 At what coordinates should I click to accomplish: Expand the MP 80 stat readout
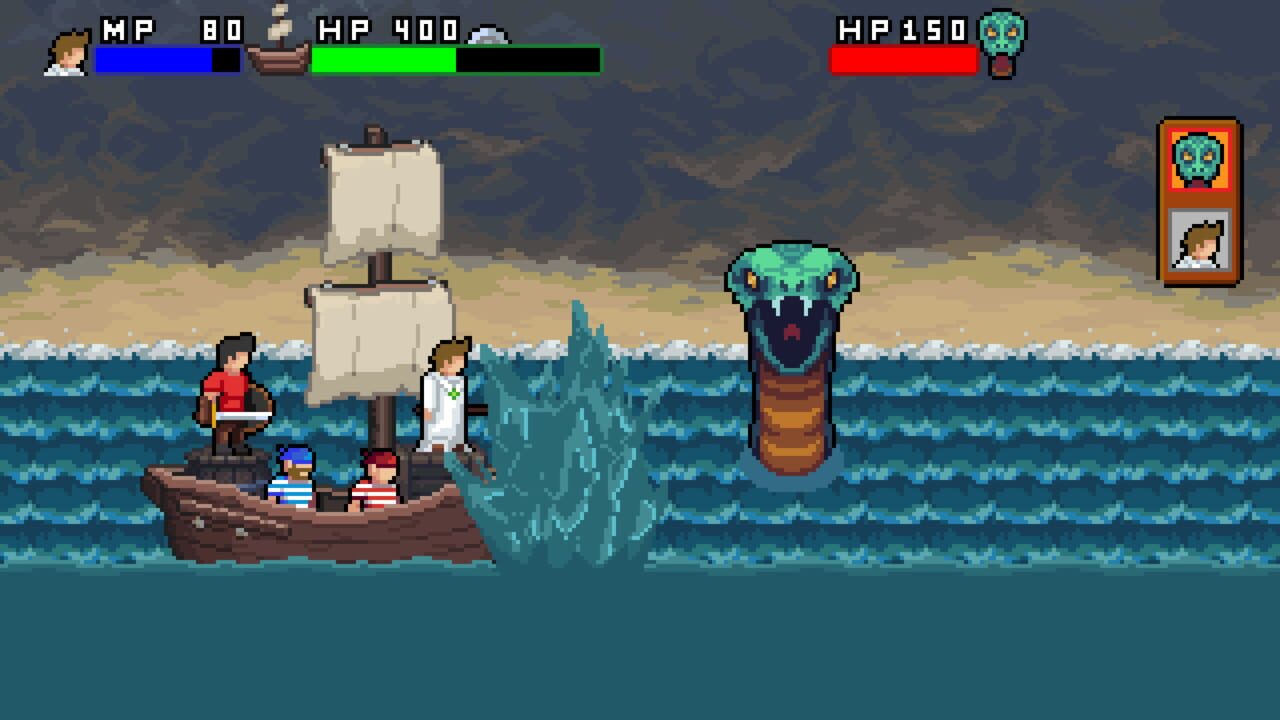click(170, 32)
